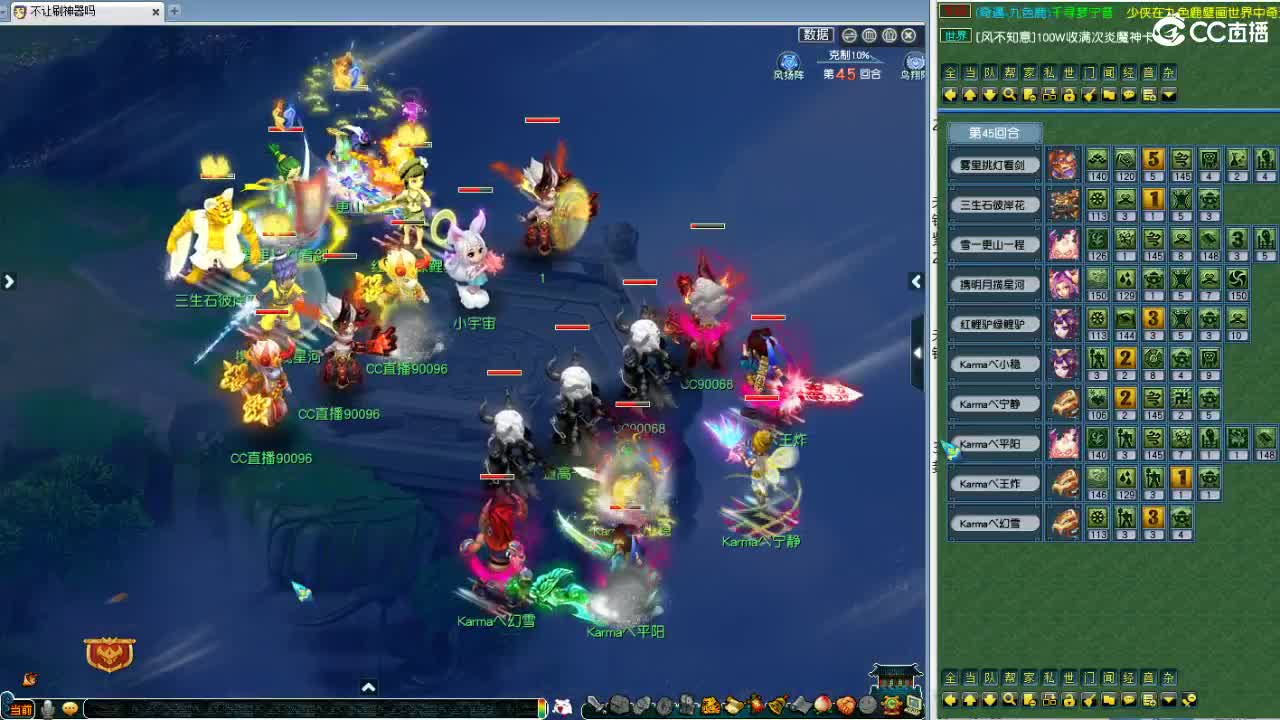Open chat search with the magnifier icon

tap(1009, 95)
